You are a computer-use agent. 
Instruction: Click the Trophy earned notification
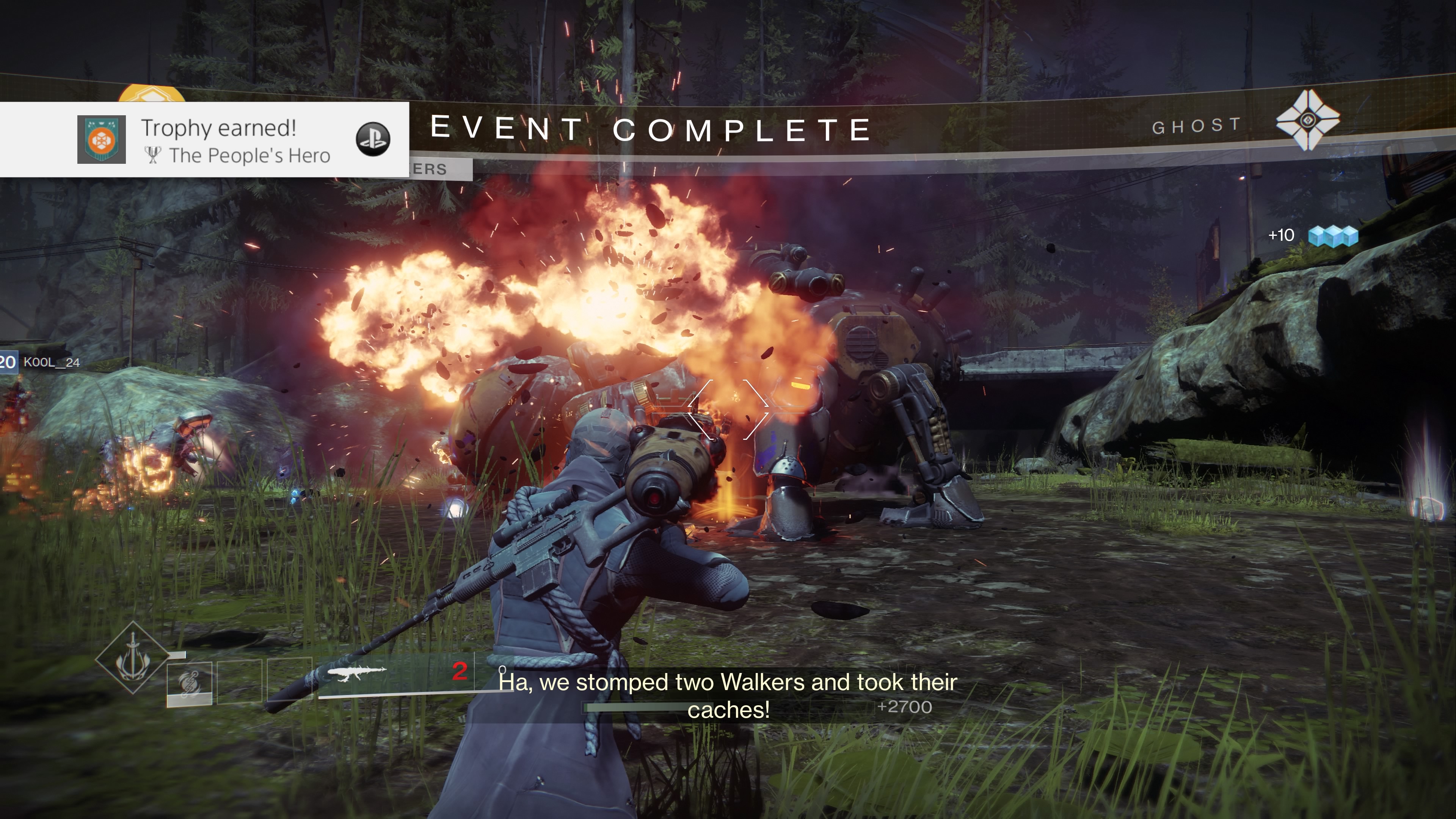[x=218, y=140]
